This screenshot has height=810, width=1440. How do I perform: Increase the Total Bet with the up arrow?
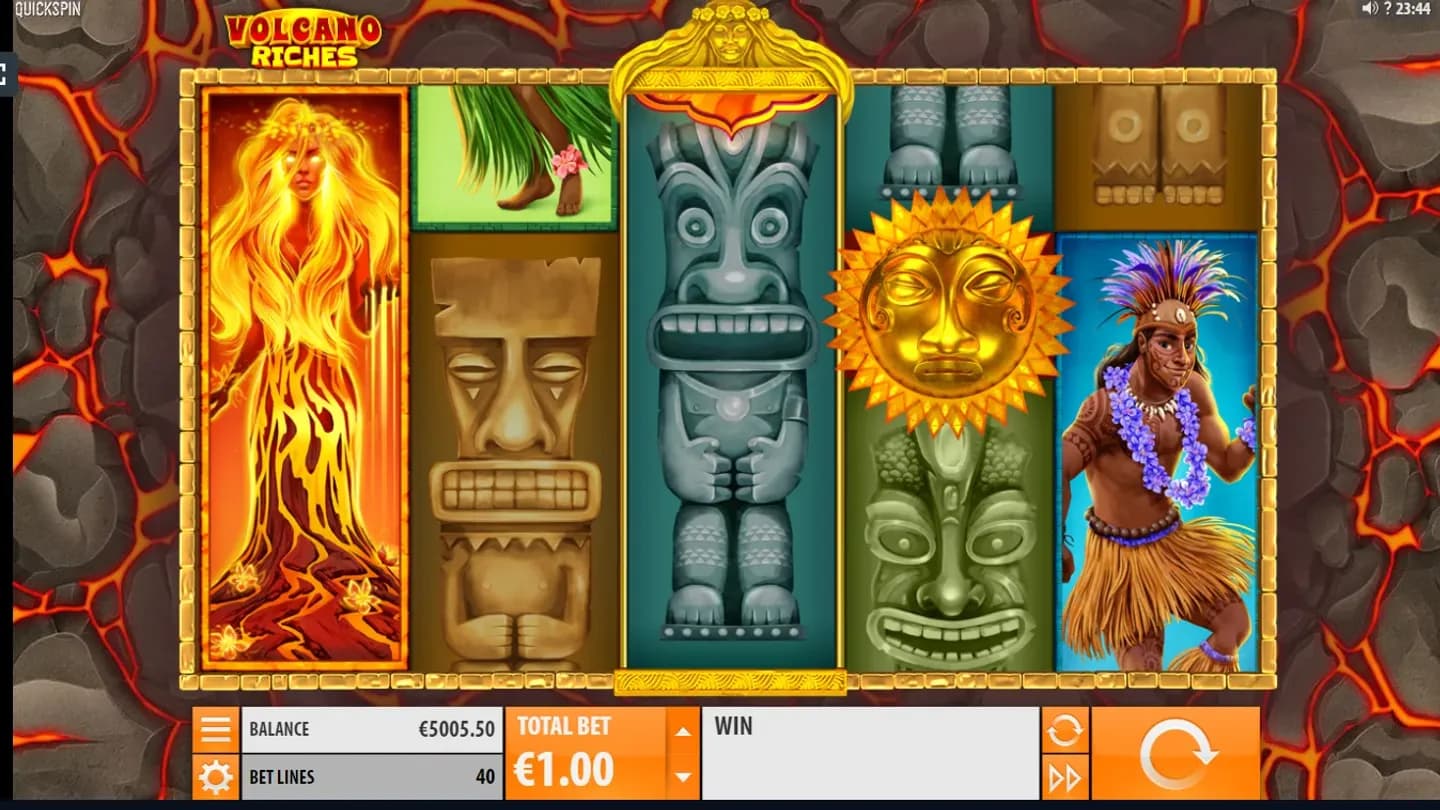[682, 730]
